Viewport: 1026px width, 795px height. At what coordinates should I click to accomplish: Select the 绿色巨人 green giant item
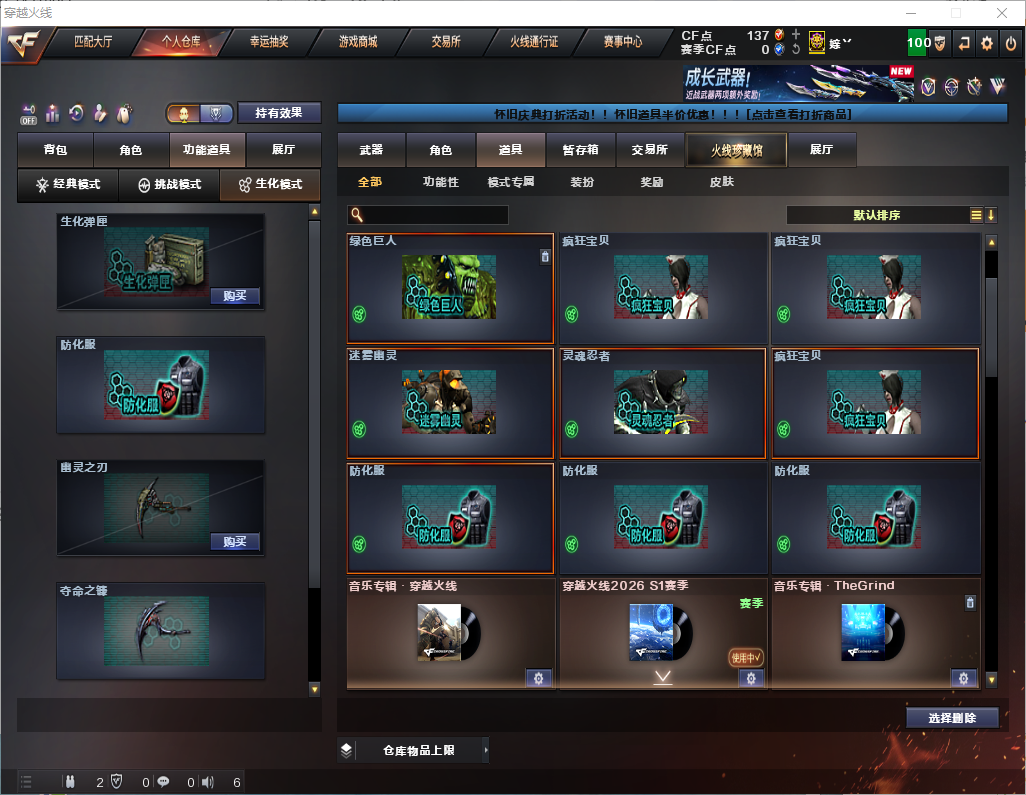point(450,288)
